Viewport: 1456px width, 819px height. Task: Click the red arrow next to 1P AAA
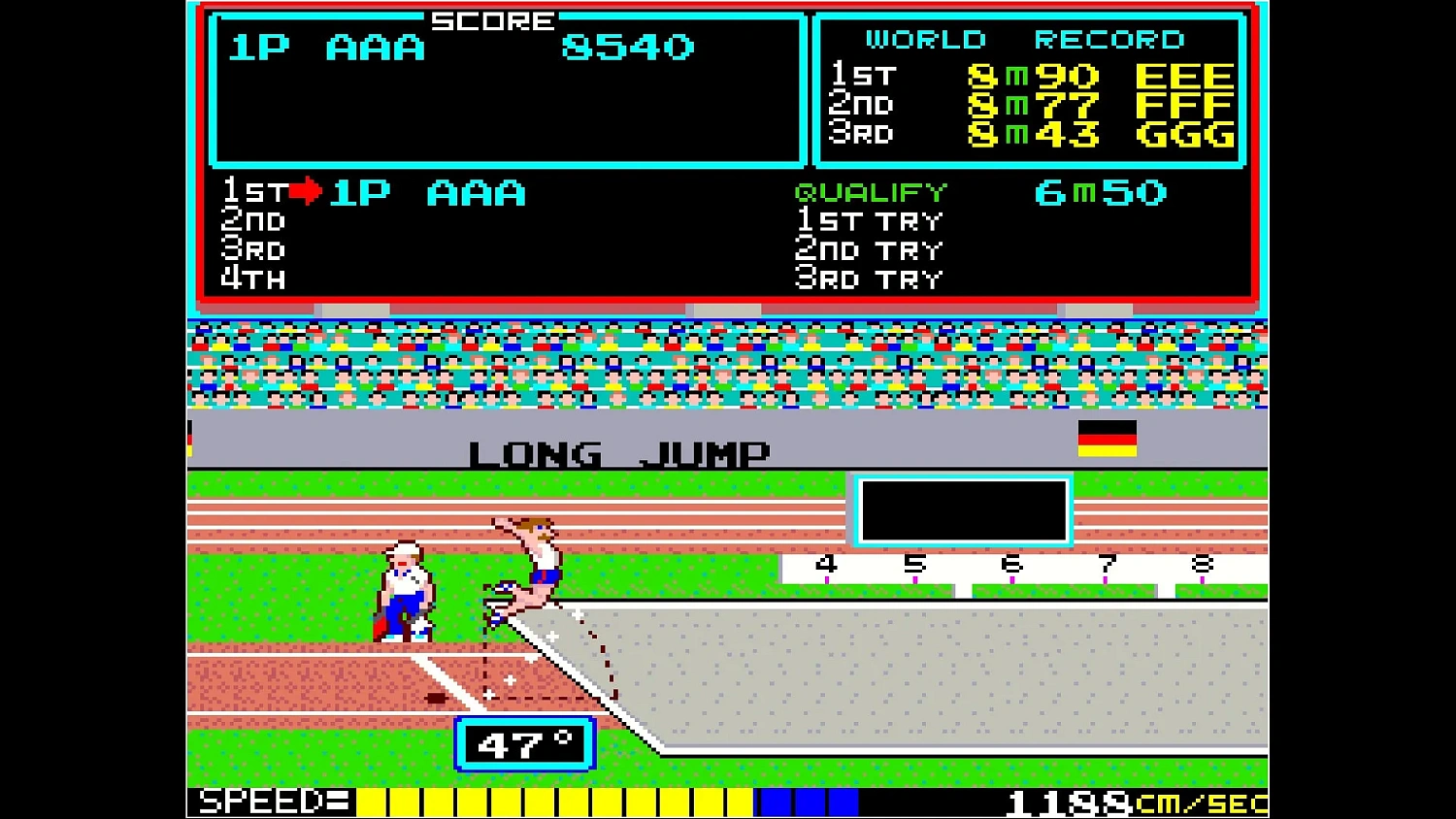click(301, 191)
